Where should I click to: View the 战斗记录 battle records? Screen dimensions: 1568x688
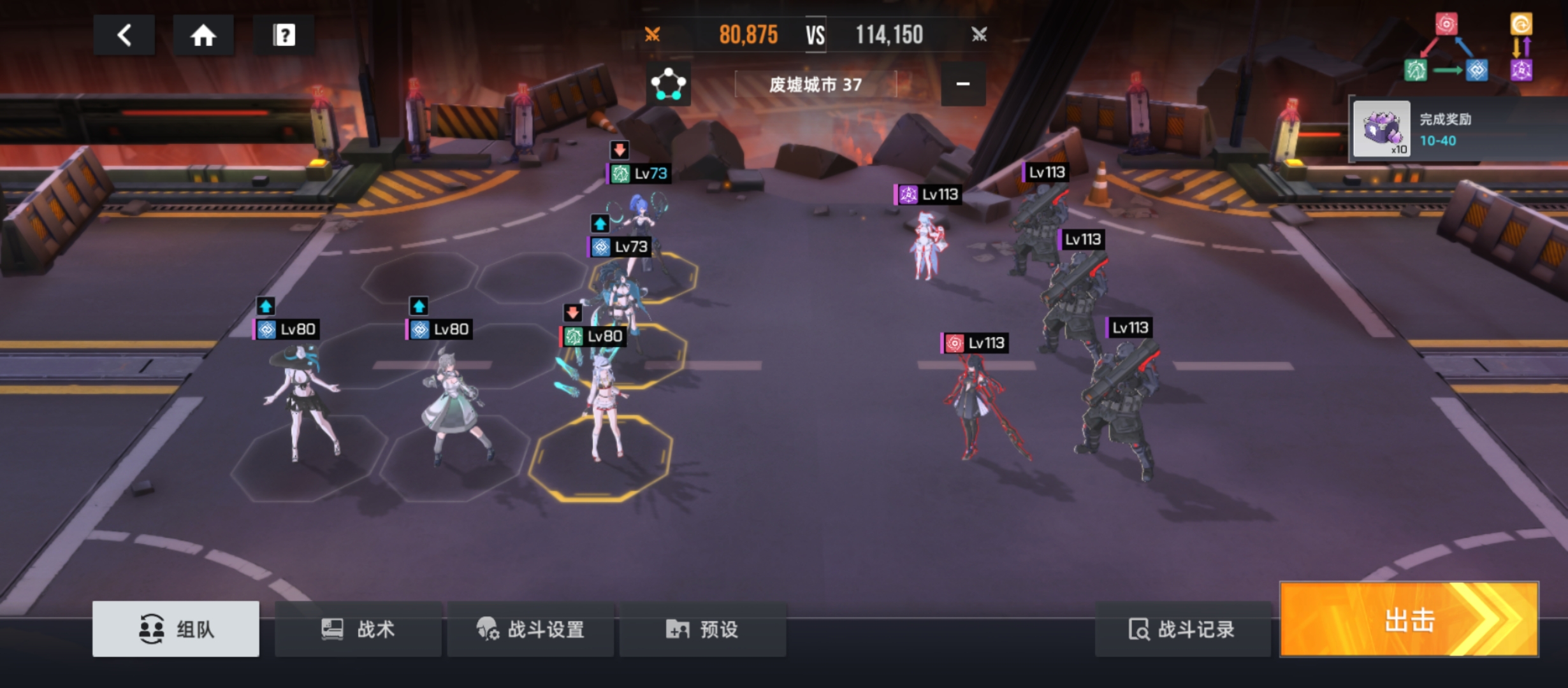click(1182, 629)
